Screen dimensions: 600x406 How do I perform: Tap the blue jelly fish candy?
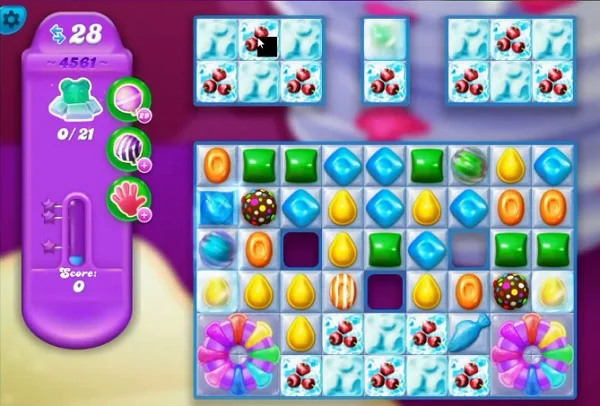point(469,332)
